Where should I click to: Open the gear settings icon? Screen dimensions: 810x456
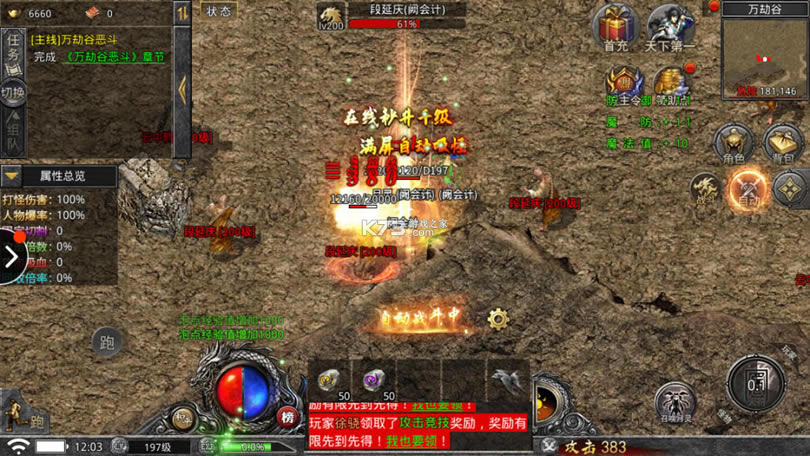498,319
